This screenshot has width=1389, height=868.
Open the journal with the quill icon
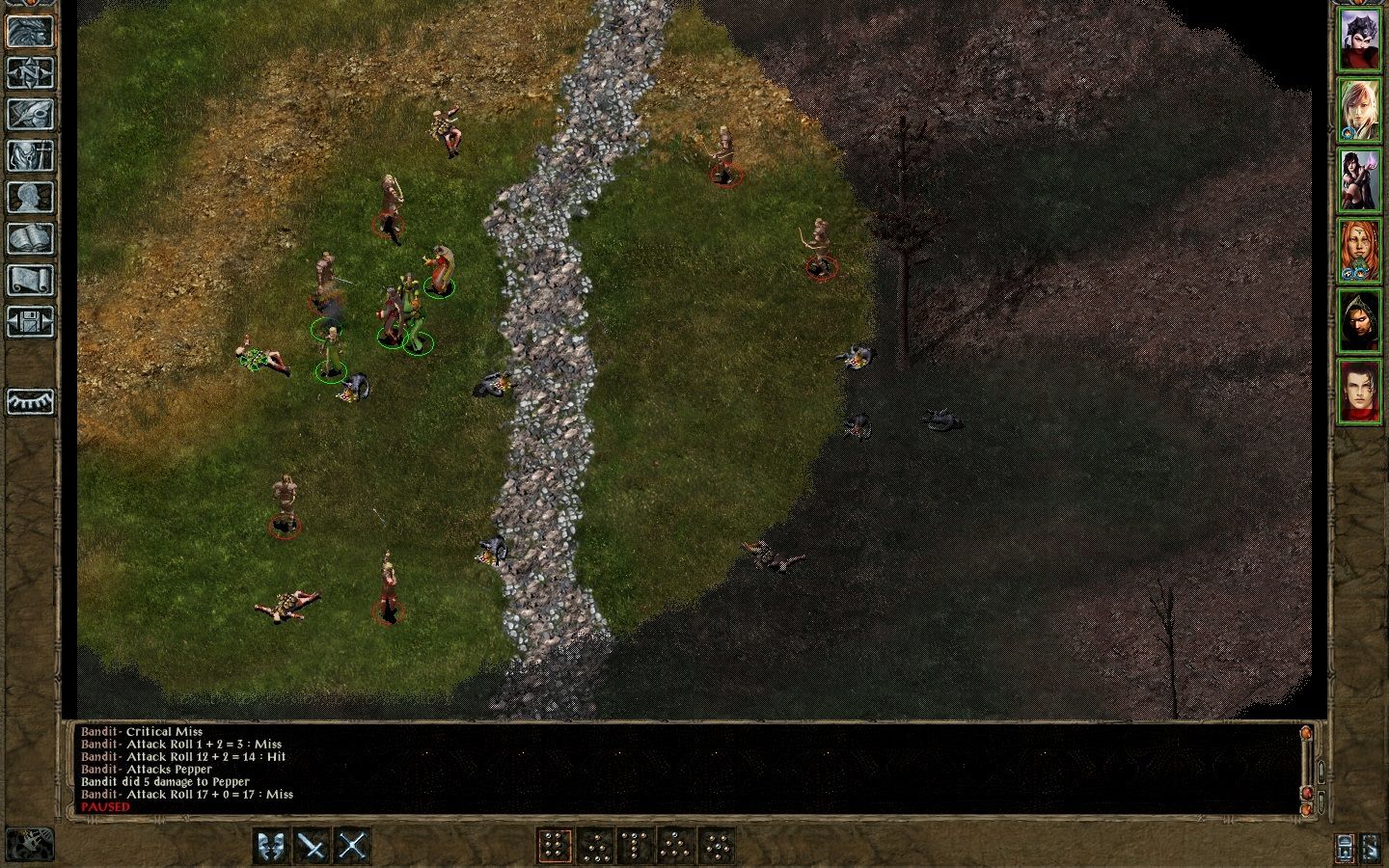coord(30,115)
